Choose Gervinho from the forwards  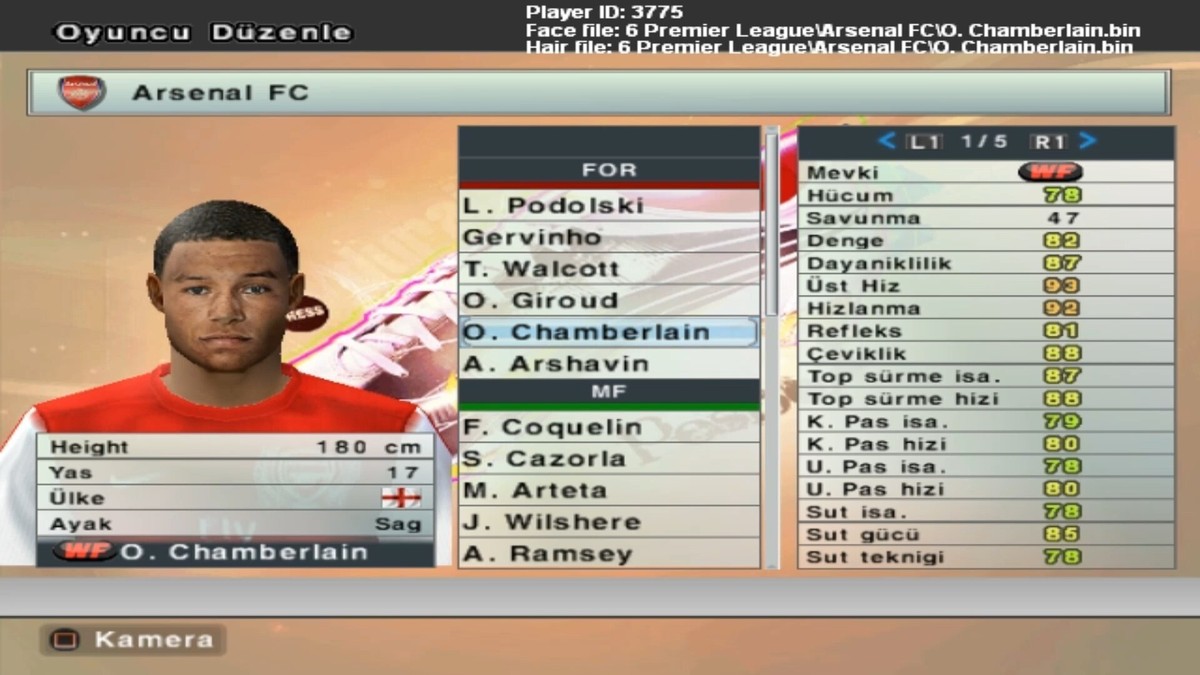tap(608, 237)
